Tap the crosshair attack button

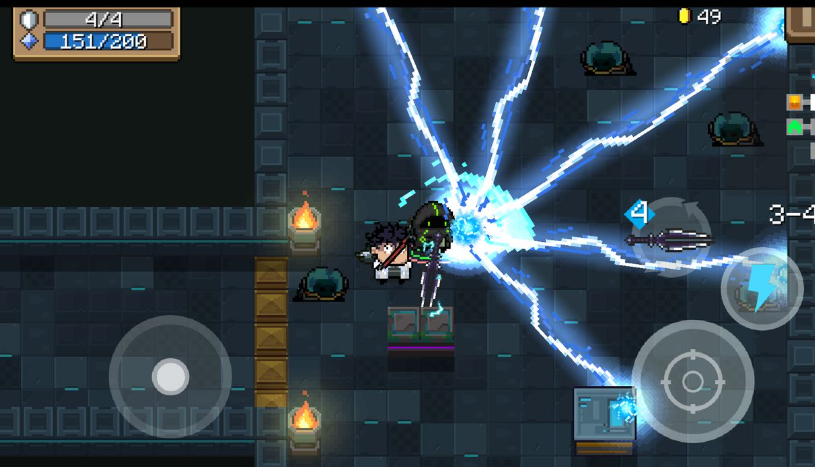[692, 381]
